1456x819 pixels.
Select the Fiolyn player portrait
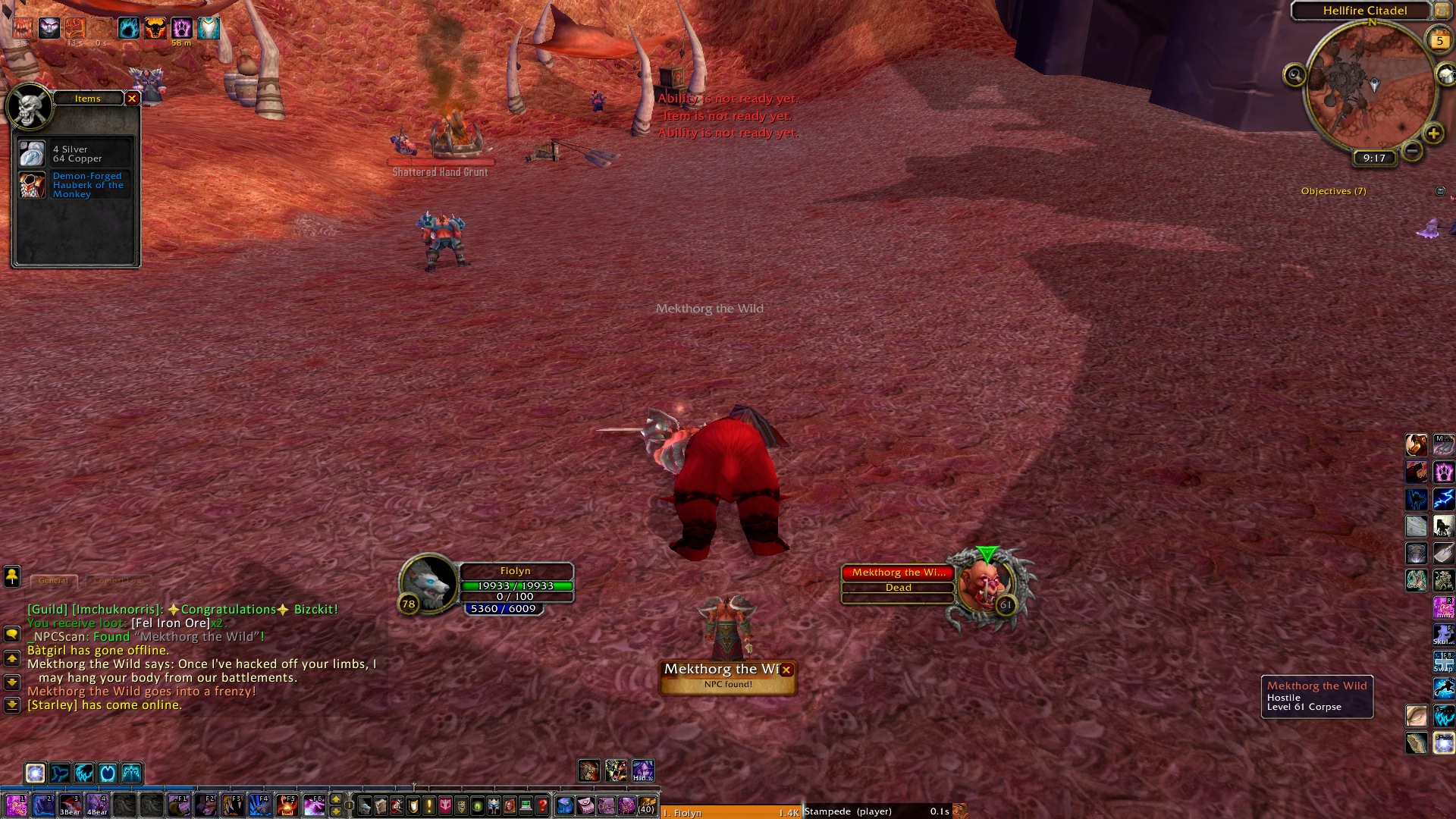click(428, 582)
